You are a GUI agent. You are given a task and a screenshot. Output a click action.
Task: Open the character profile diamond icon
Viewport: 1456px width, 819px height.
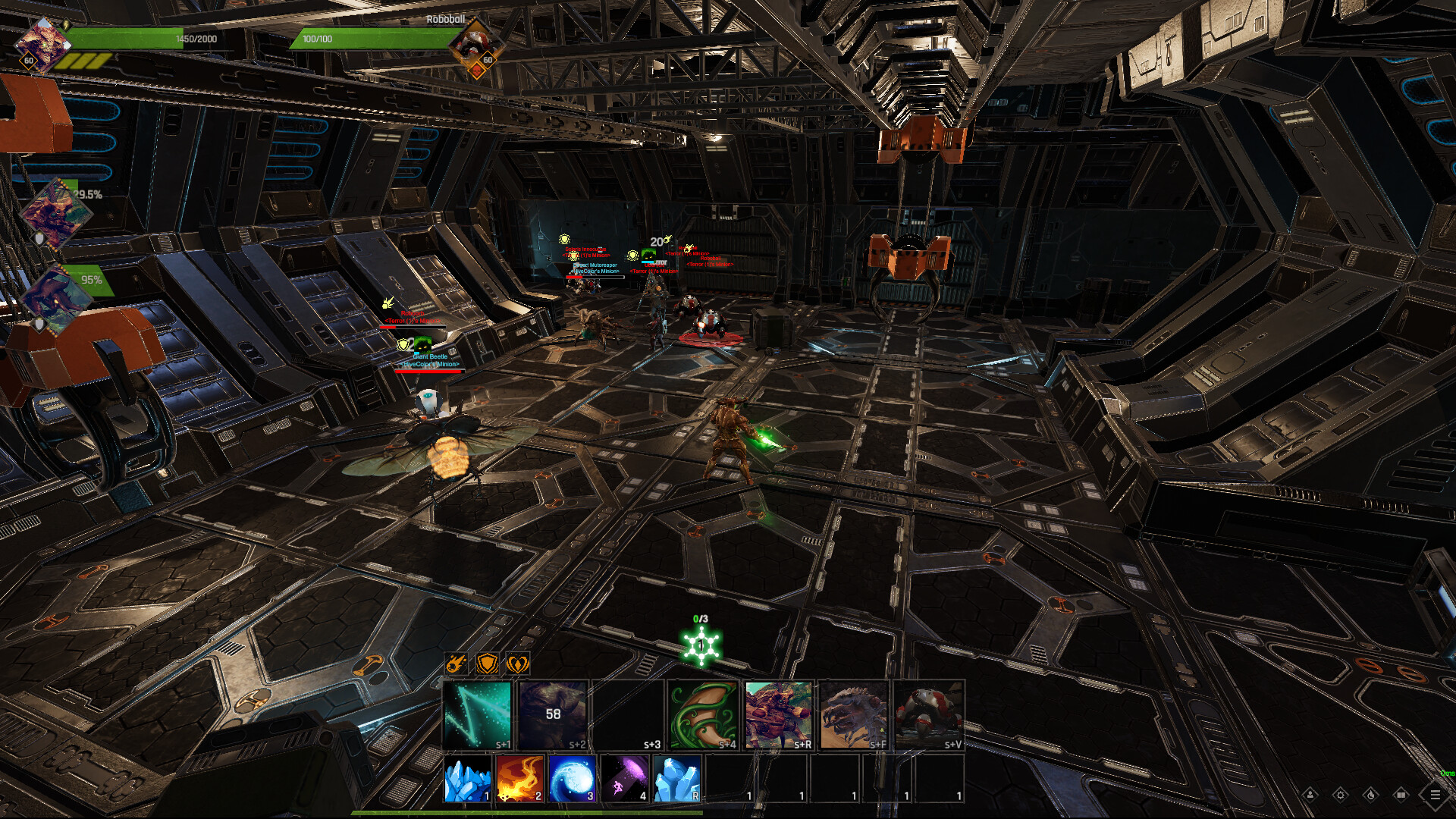[x=1310, y=795]
